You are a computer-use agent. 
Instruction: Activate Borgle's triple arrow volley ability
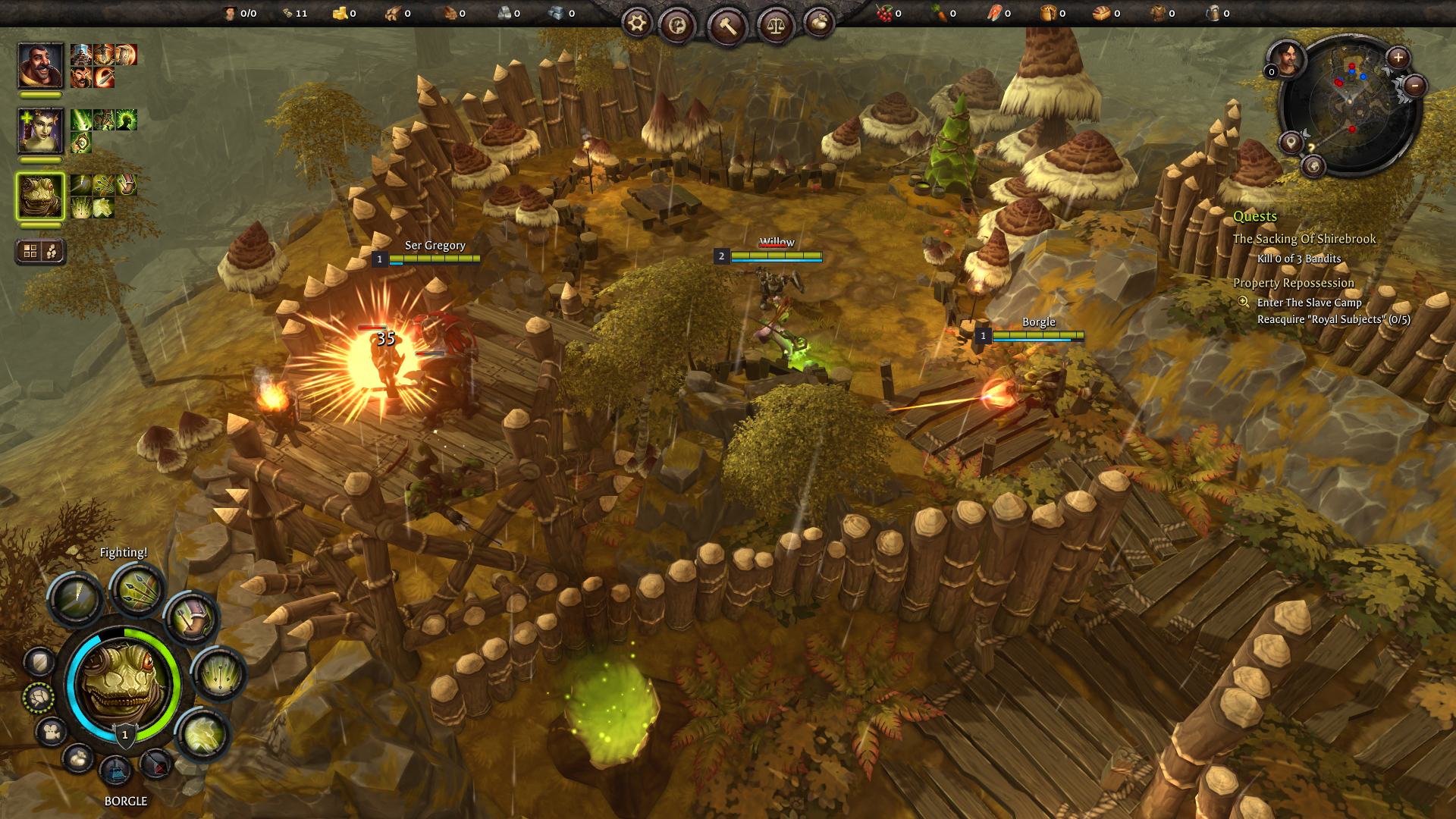point(138,590)
